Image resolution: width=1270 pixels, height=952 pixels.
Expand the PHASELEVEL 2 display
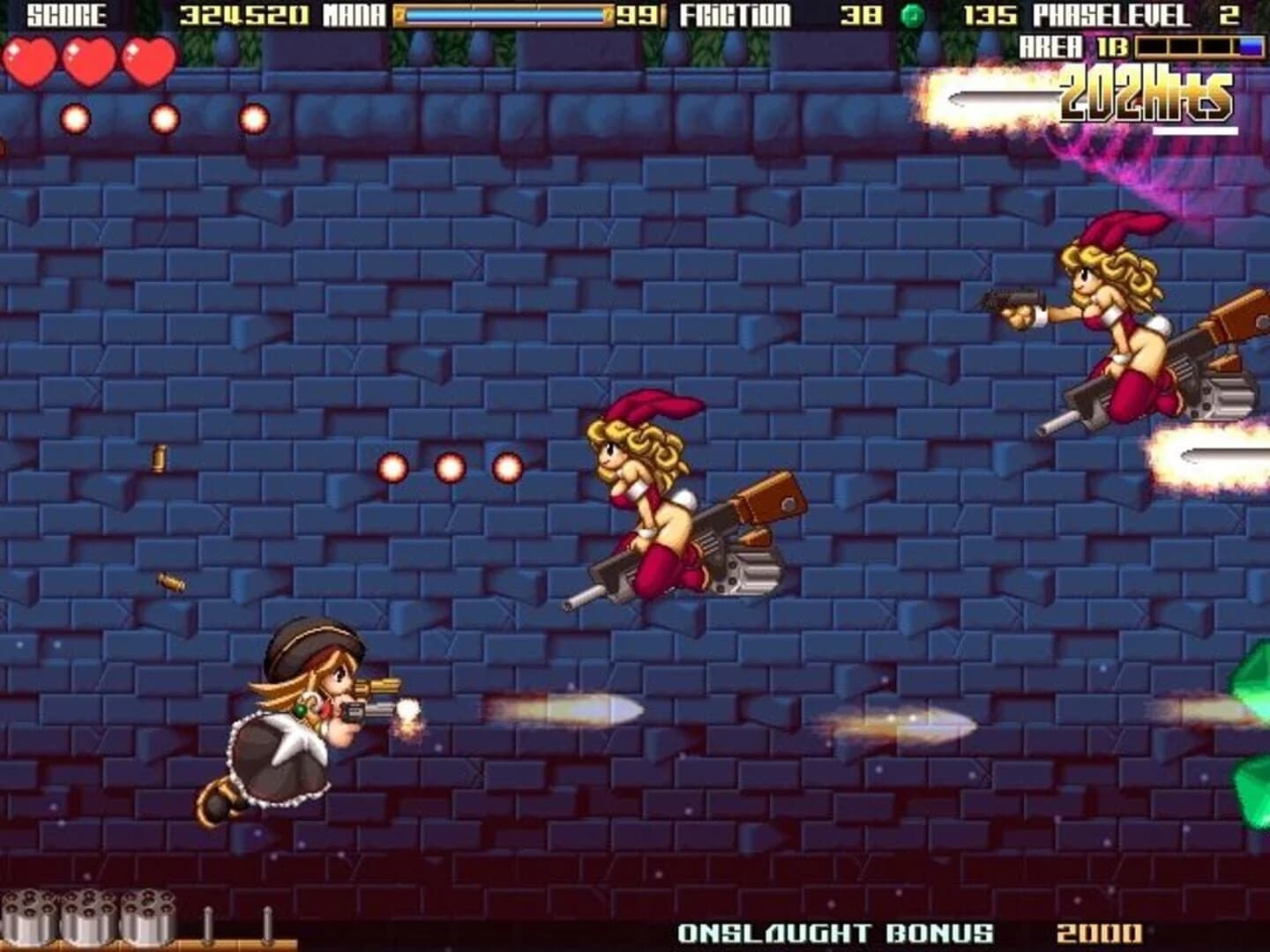[1129, 14]
